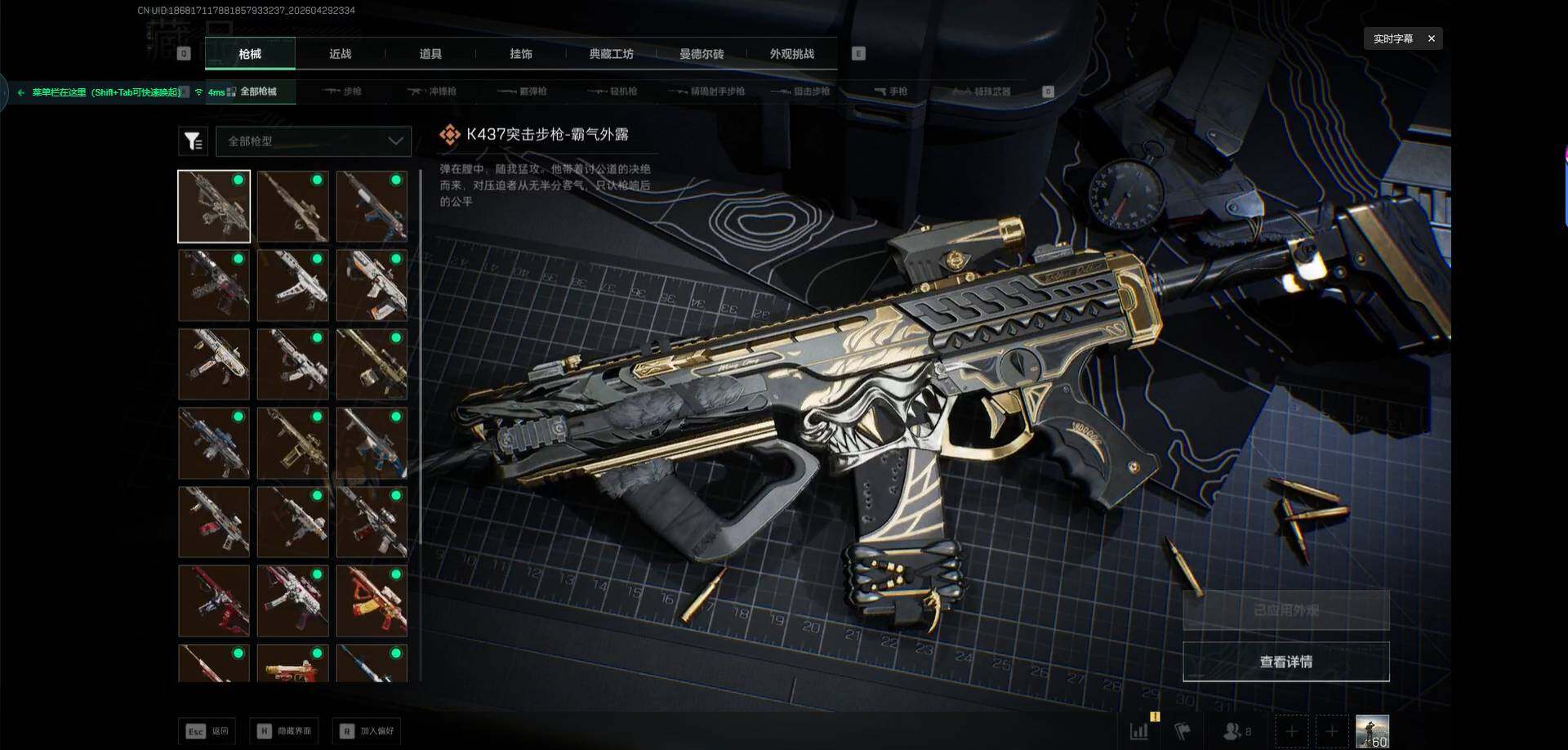1568x750 pixels.
Task: Open the 道具 items tab
Action: (430, 54)
